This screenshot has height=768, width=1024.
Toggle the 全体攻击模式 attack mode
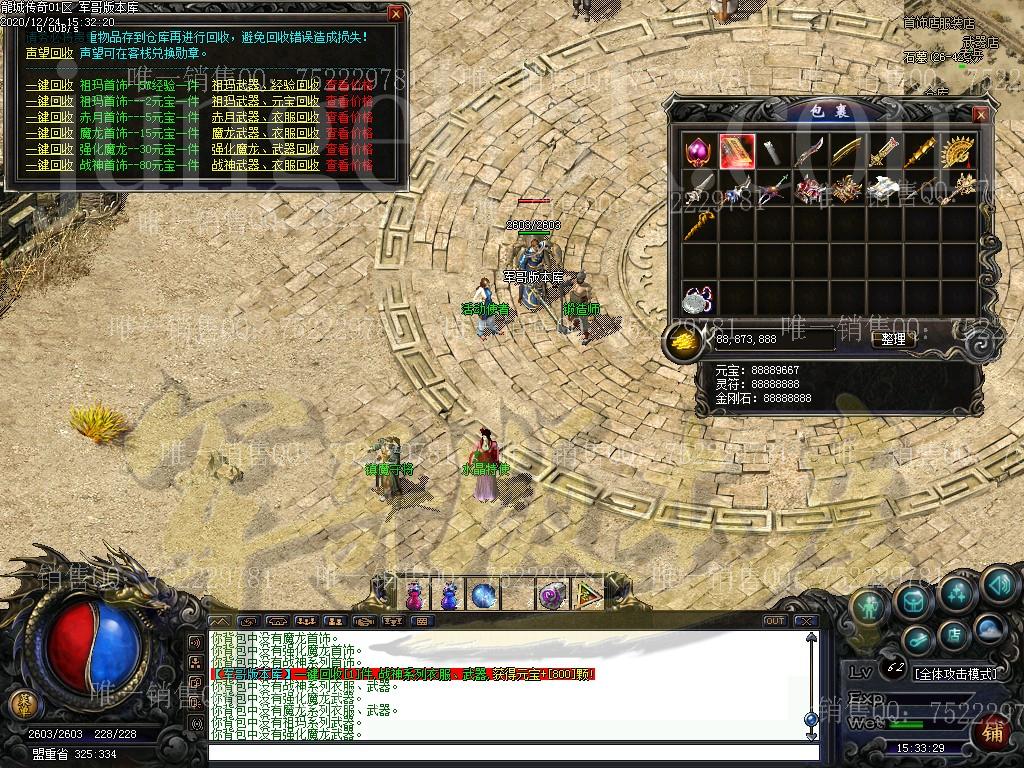click(x=956, y=673)
